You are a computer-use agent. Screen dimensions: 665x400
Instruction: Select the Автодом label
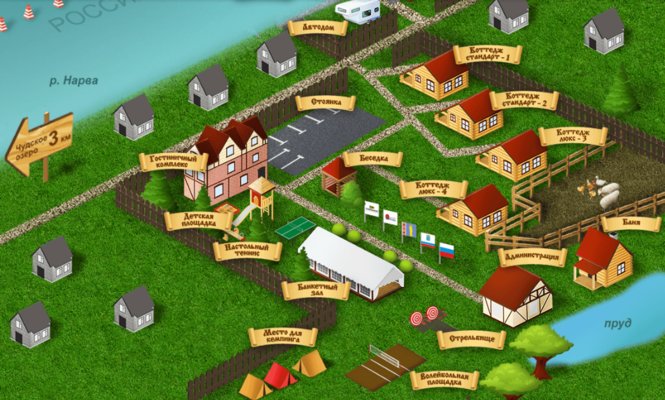coord(318,28)
